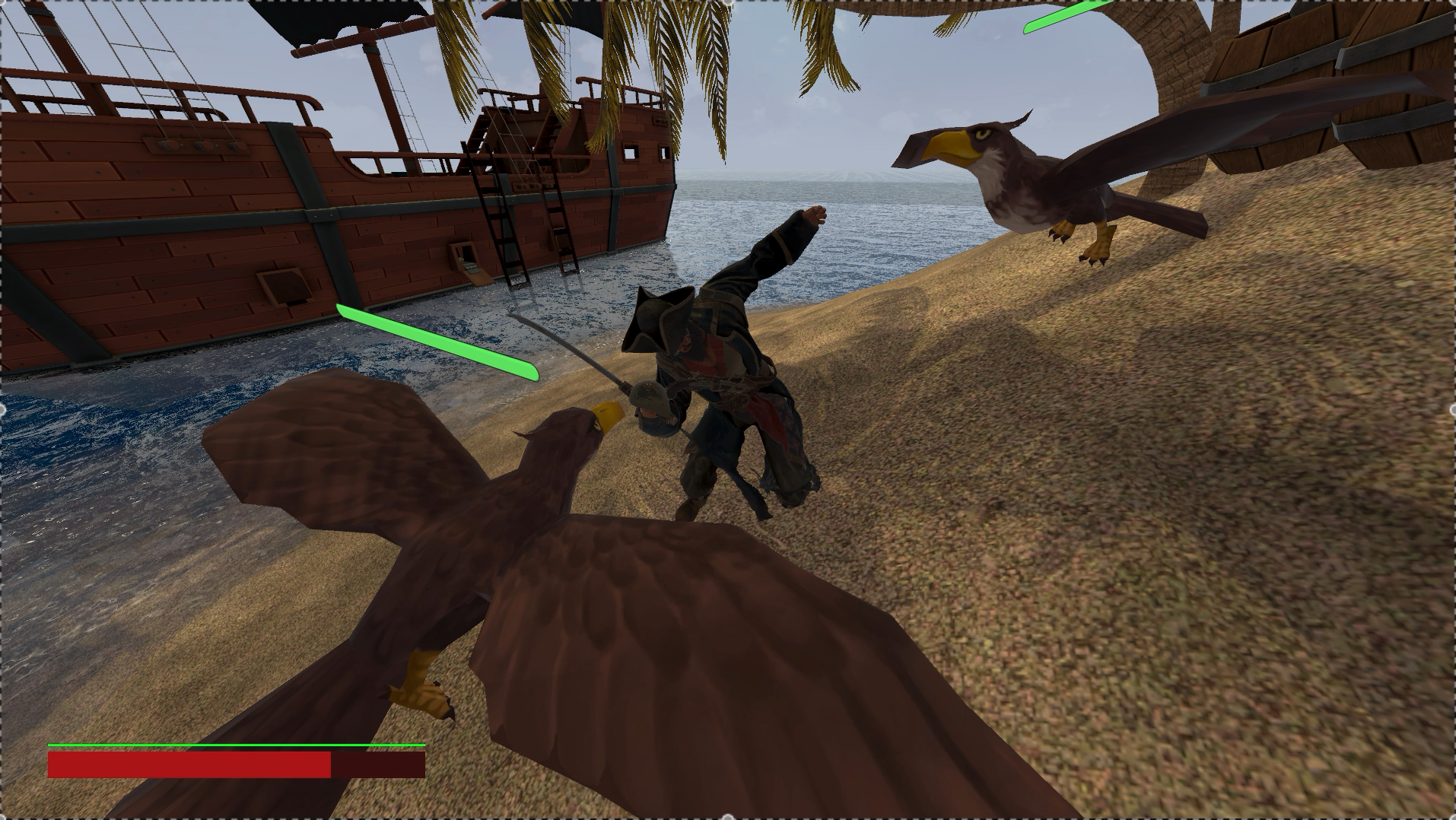Click the thin green stamina line above the health bar
1456x820 pixels.
[228, 746]
